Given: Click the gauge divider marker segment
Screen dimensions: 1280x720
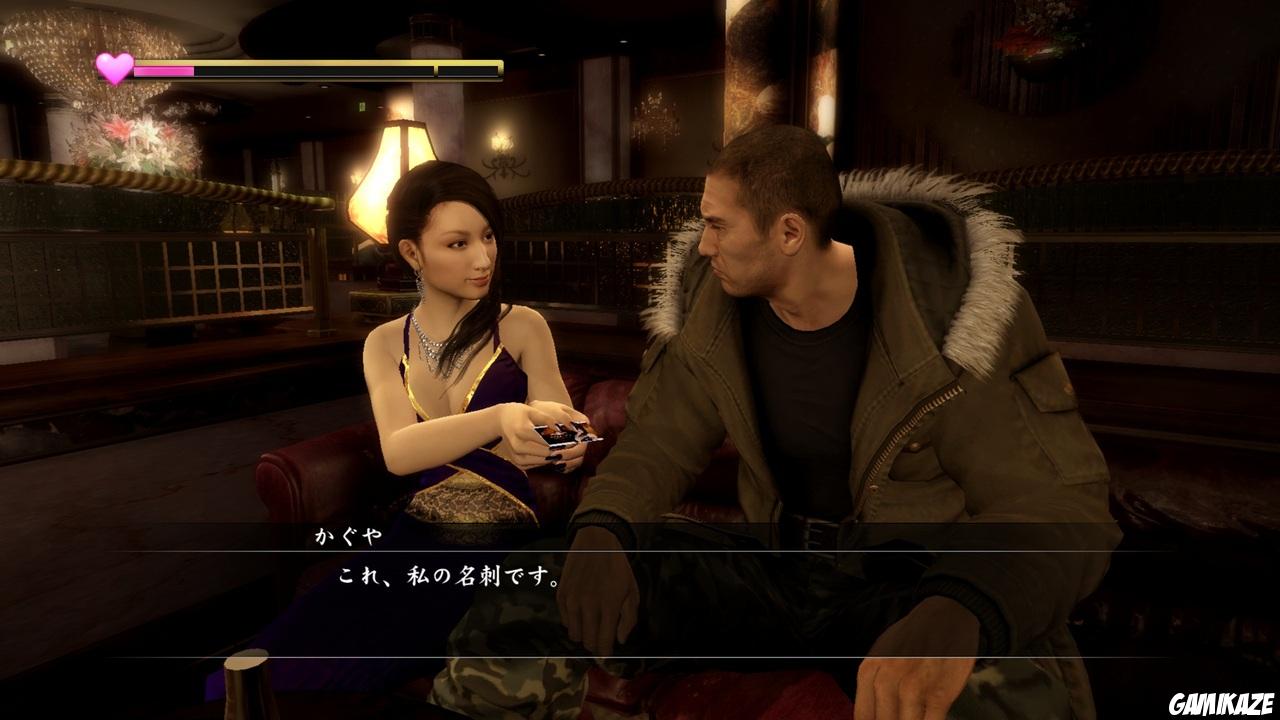Looking at the screenshot, I should click(434, 70).
